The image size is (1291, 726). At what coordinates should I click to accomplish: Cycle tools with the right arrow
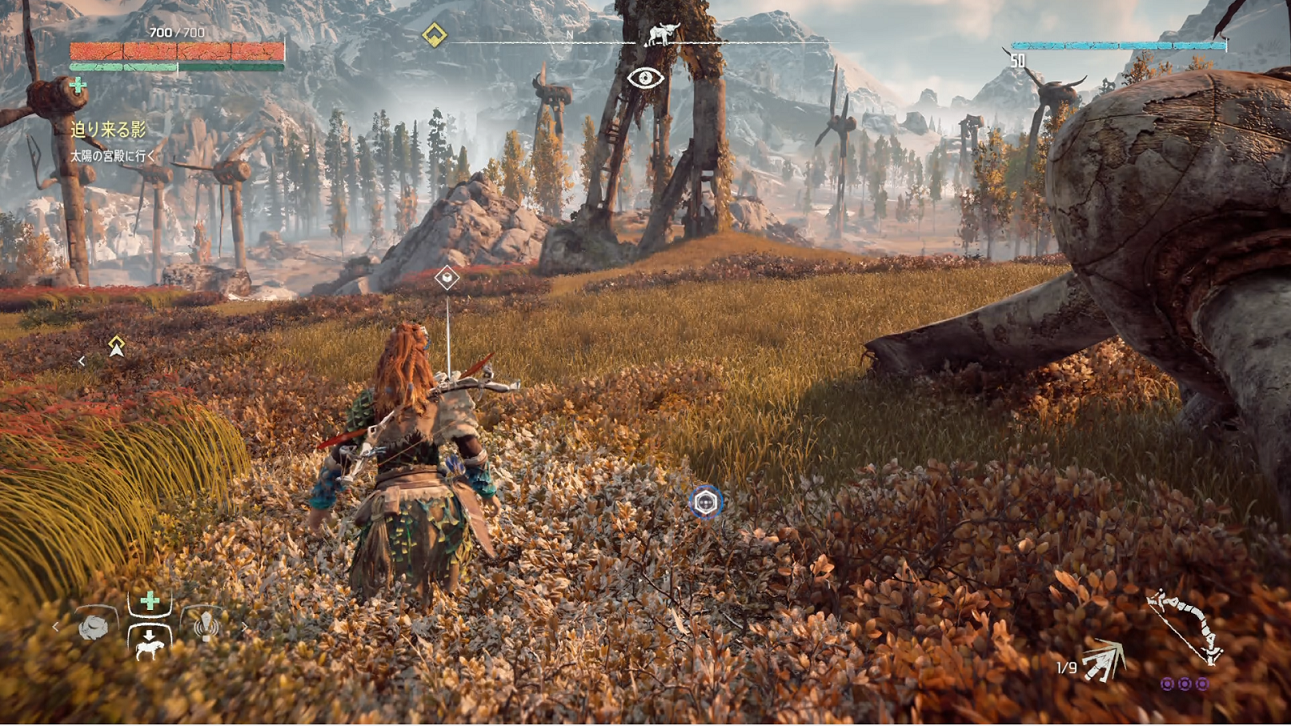tap(244, 627)
